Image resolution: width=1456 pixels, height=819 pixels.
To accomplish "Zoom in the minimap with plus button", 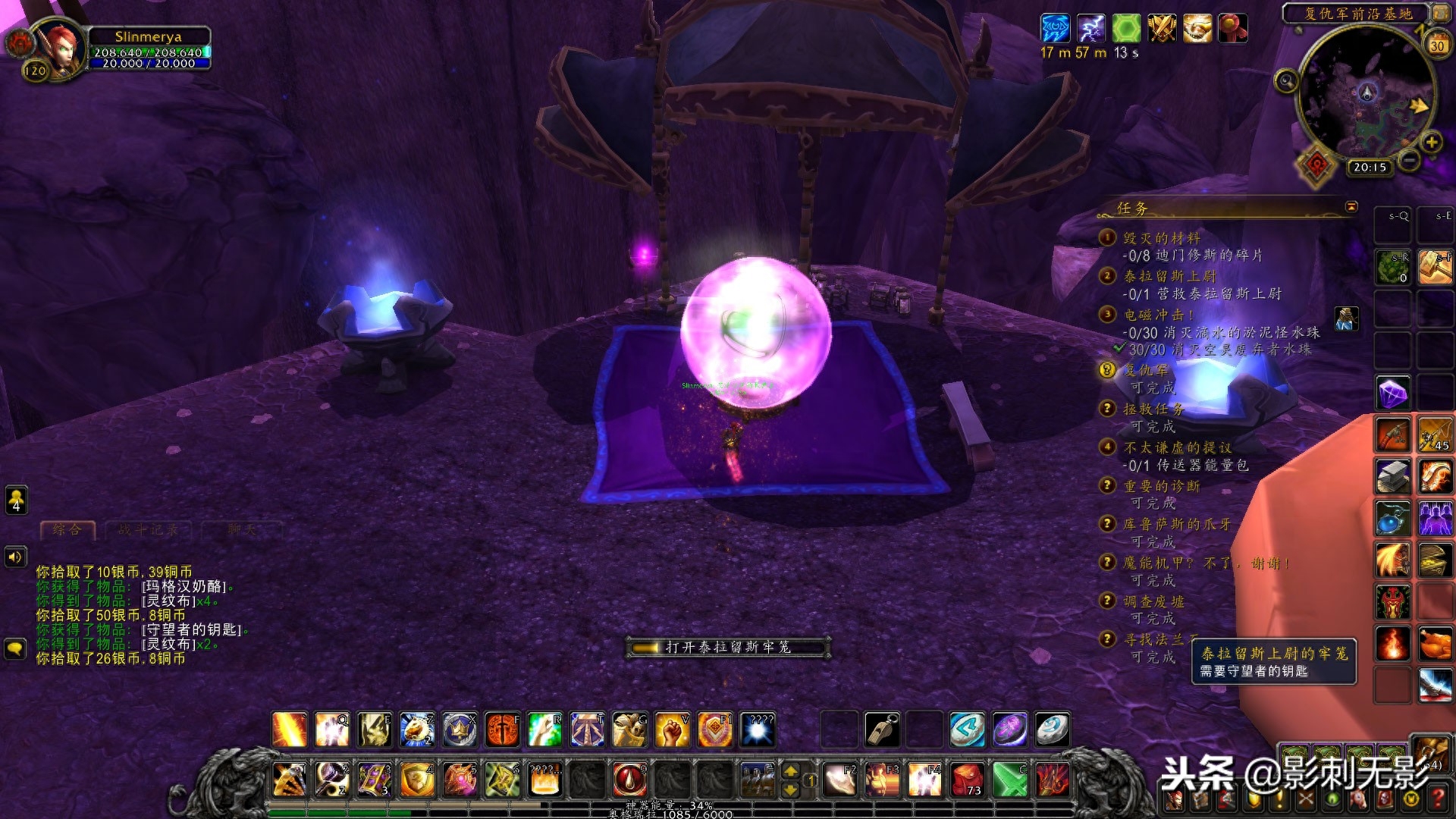I will [1431, 142].
